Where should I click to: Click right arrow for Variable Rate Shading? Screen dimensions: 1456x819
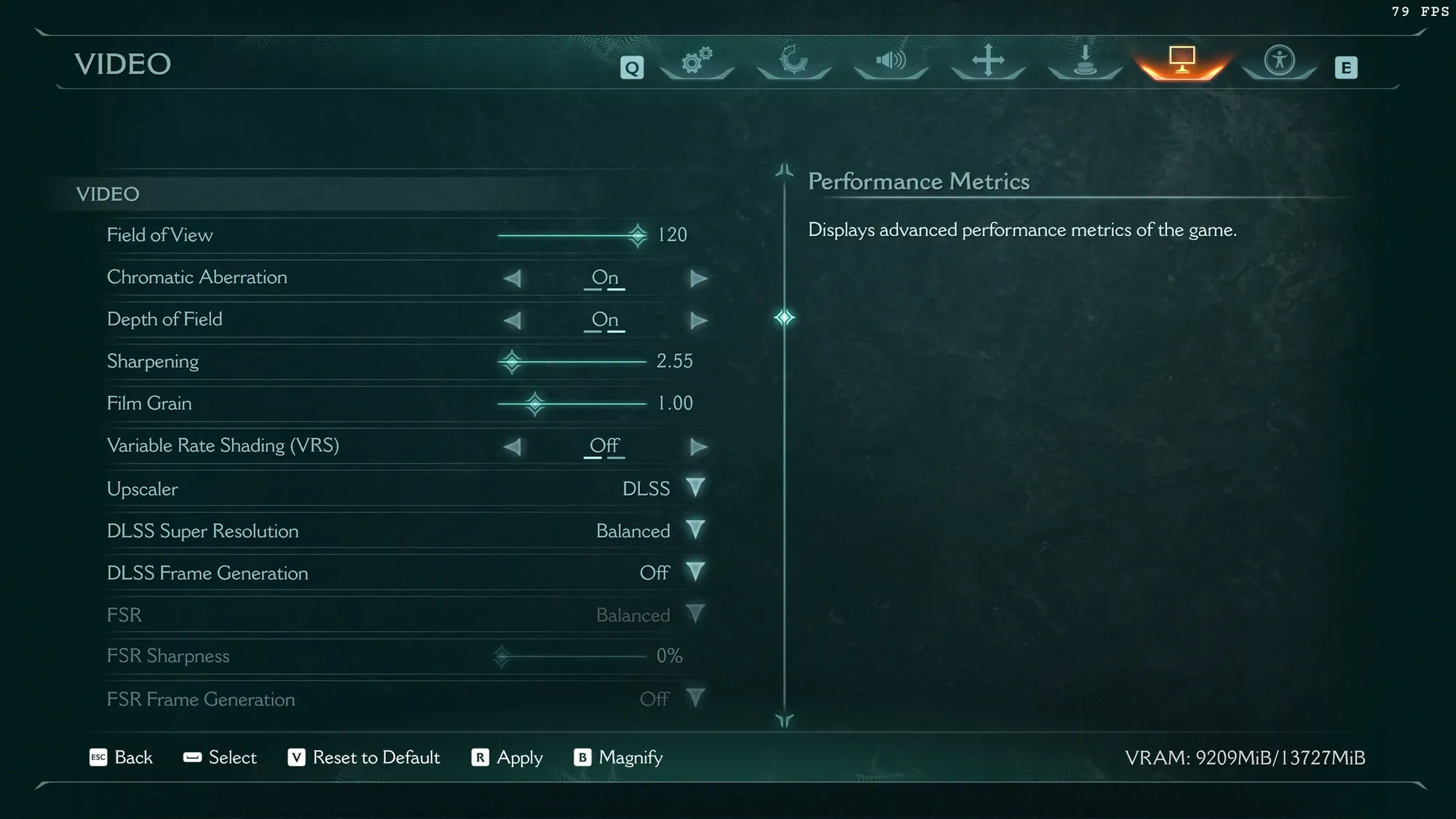tap(699, 446)
